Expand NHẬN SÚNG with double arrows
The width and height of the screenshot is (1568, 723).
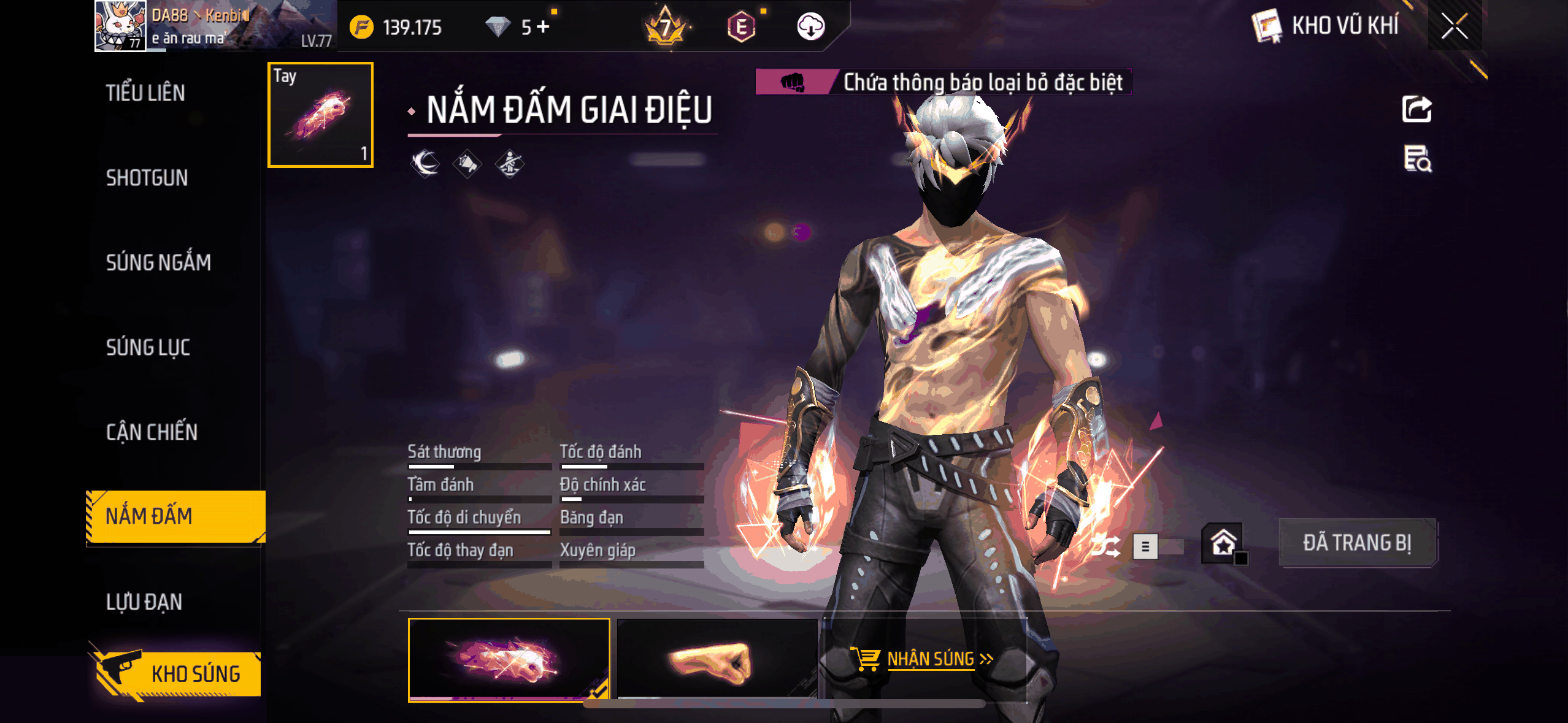coord(986,658)
